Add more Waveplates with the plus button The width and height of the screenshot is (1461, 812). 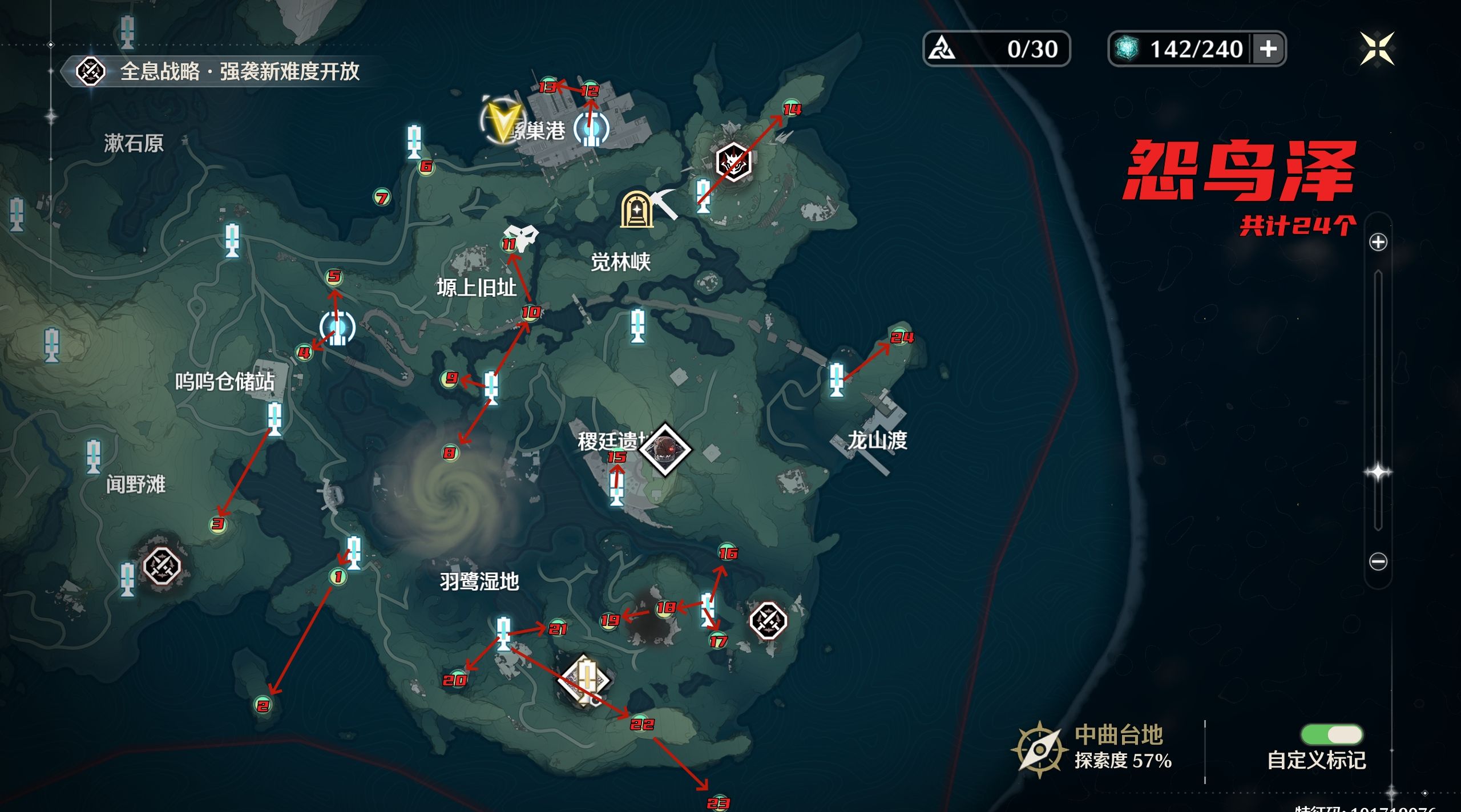tap(1268, 49)
